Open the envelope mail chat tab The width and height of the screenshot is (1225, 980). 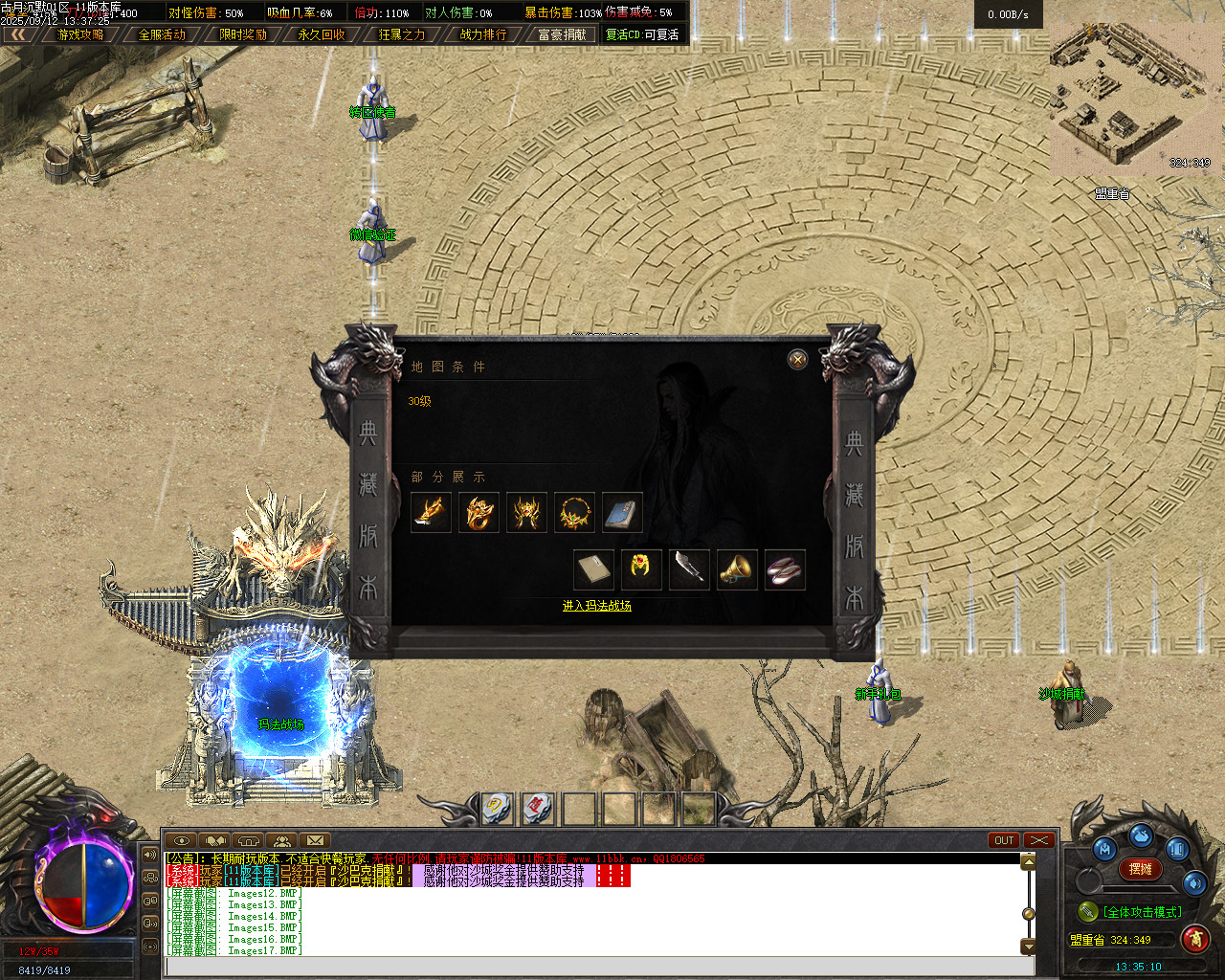pos(315,840)
